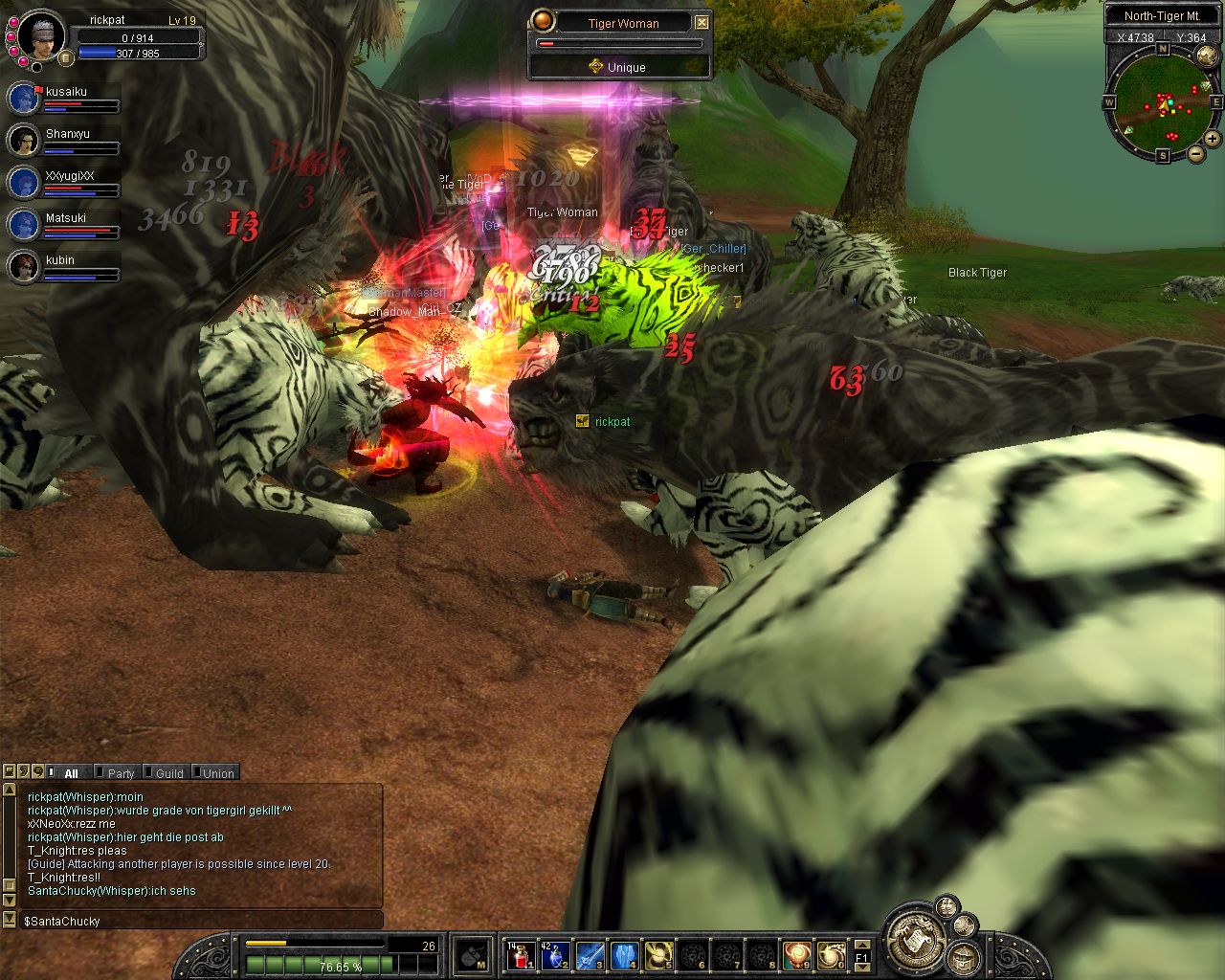Screen dimensions: 1225x980
Task: Select party member XXyugiXX
Action: pos(24,183)
